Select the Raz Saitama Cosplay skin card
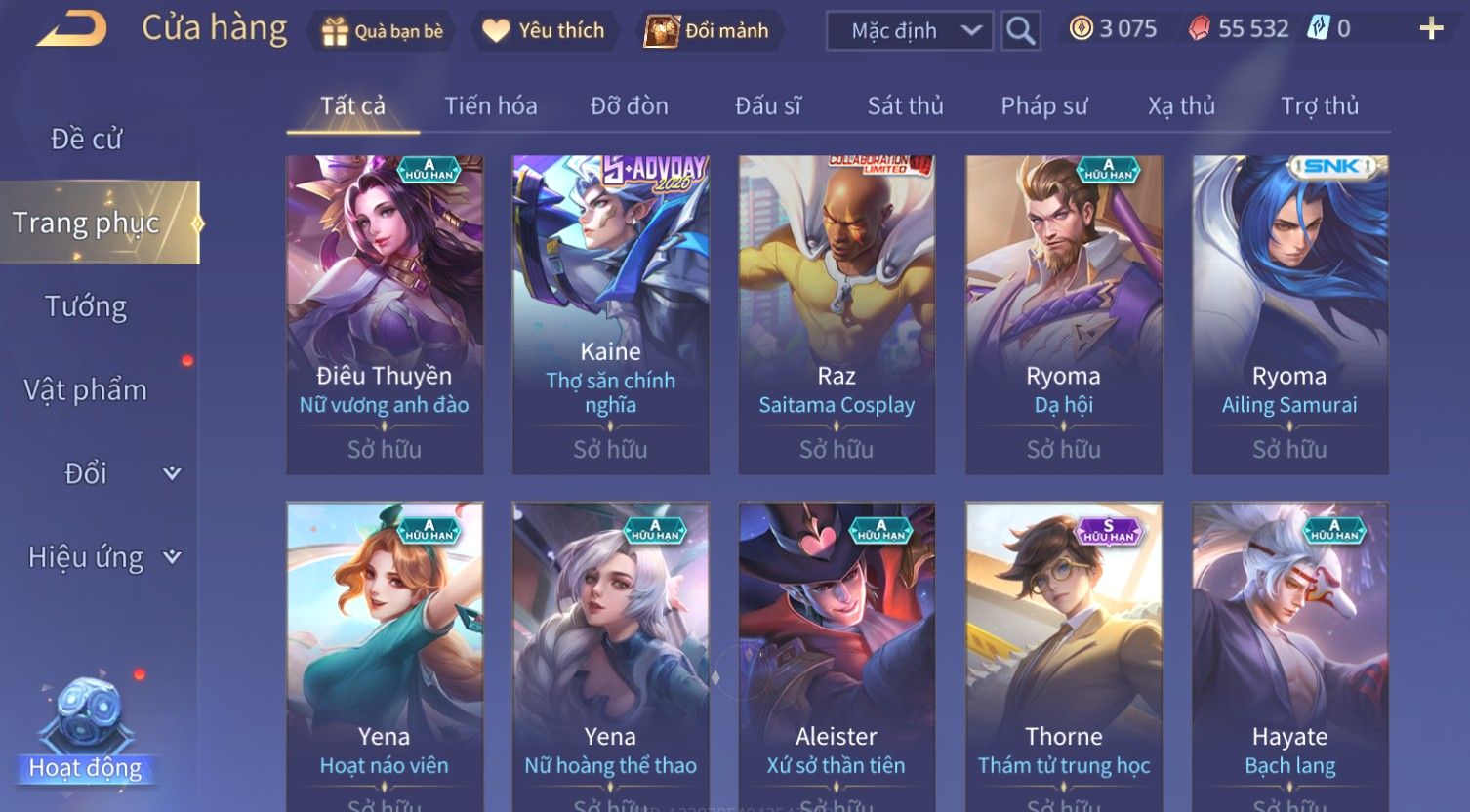Image resolution: width=1470 pixels, height=812 pixels. pyautogui.click(x=837, y=314)
